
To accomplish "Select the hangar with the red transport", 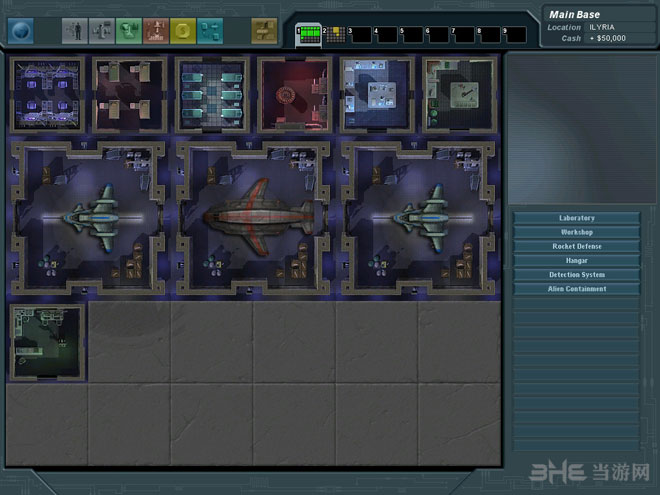I will pyautogui.click(x=252, y=218).
